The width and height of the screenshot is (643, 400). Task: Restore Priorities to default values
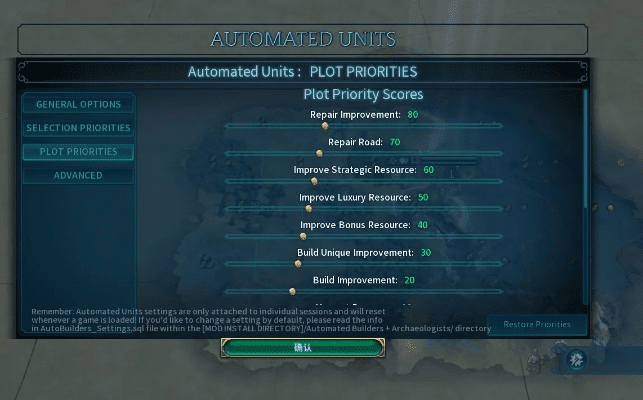[x=537, y=325]
